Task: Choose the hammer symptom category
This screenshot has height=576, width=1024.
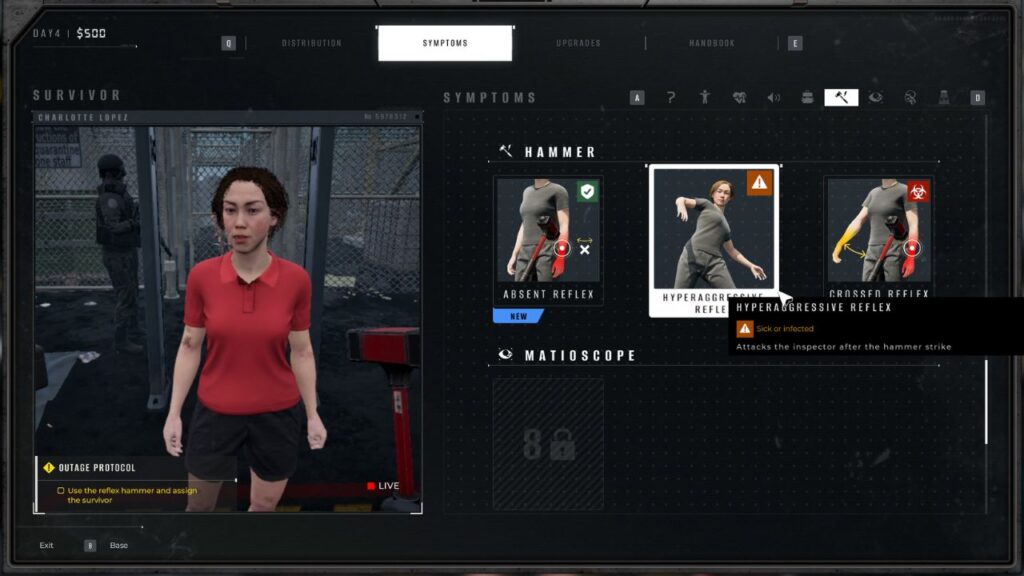Action: click(x=841, y=97)
